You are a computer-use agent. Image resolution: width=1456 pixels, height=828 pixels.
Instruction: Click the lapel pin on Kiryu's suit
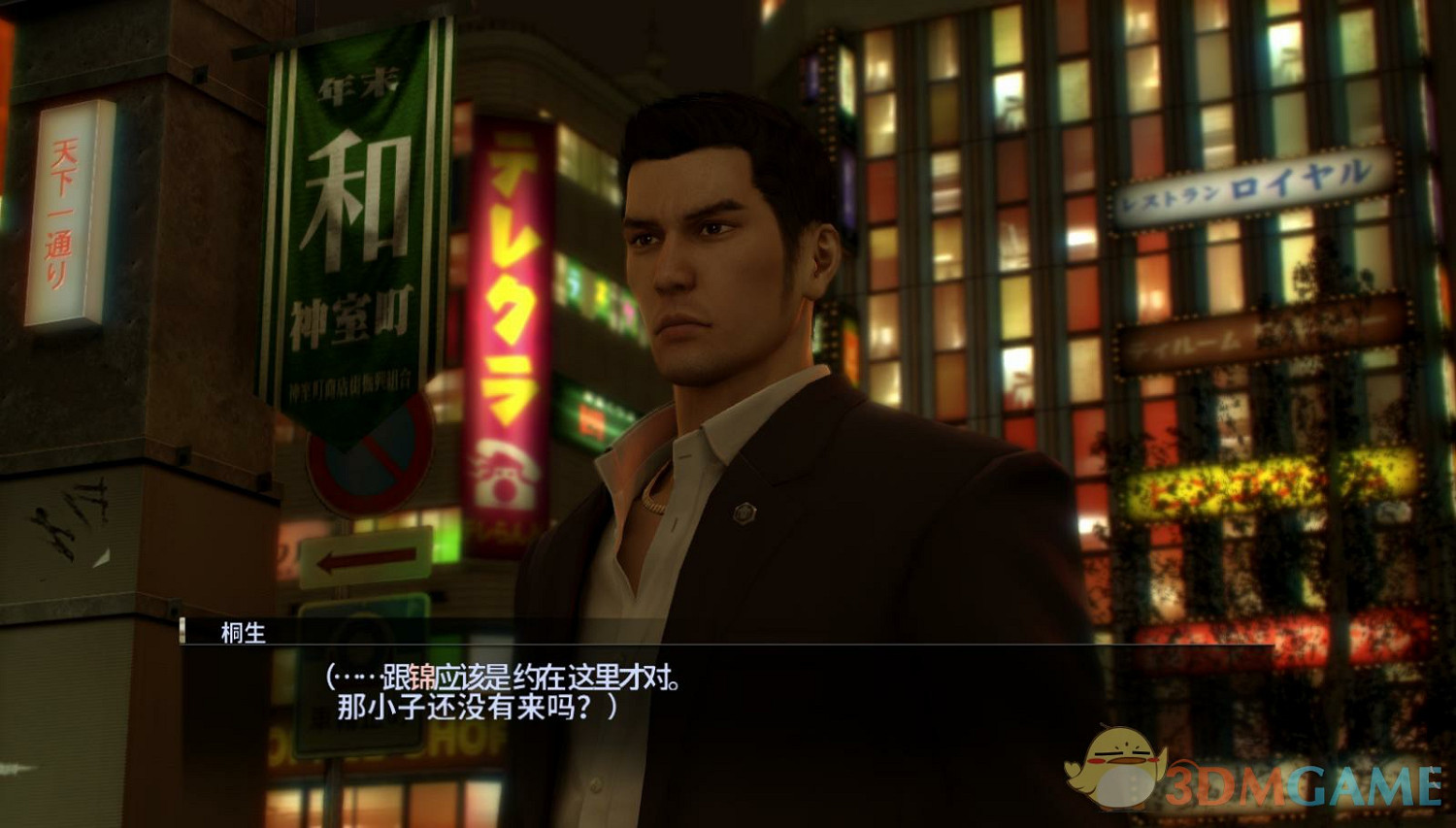(743, 513)
